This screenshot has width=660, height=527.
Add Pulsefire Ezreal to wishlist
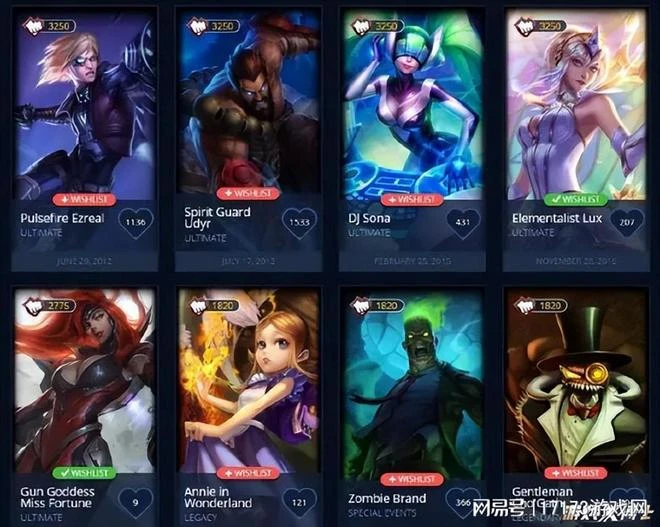pos(85,199)
